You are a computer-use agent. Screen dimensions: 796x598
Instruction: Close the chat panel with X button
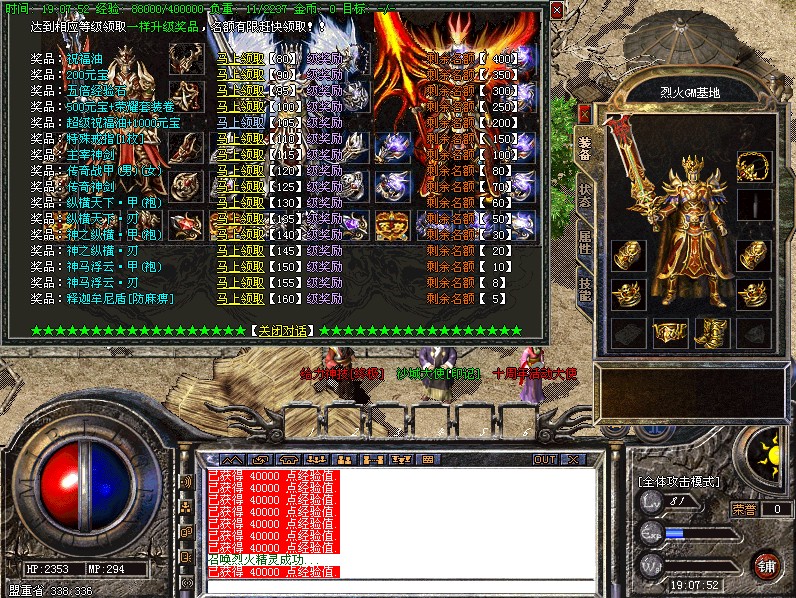pyautogui.click(x=573, y=459)
